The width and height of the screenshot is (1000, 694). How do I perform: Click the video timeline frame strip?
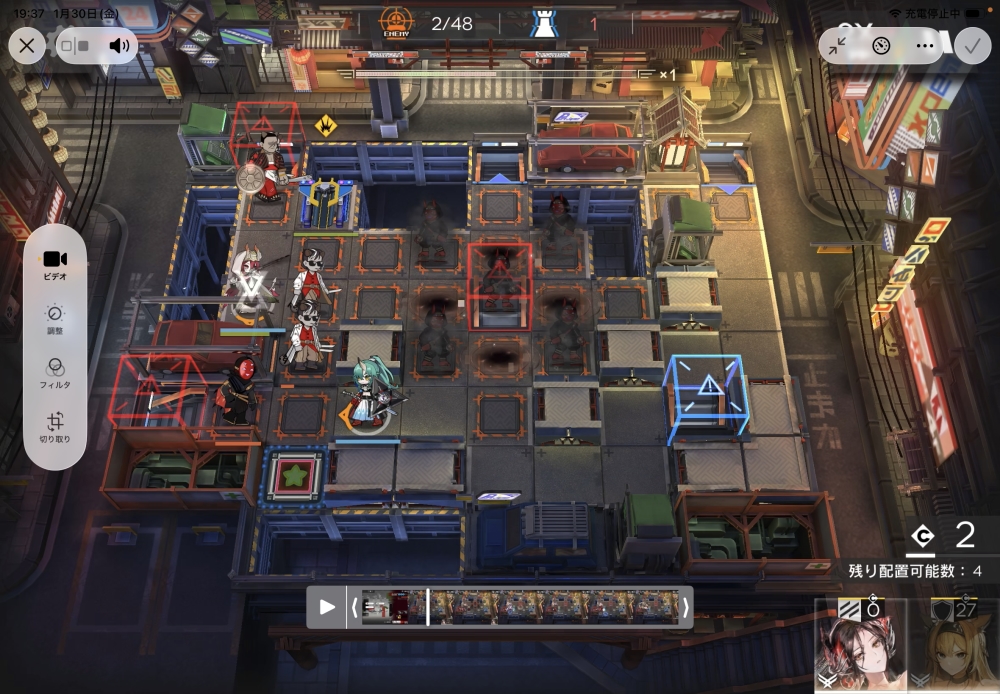520,607
